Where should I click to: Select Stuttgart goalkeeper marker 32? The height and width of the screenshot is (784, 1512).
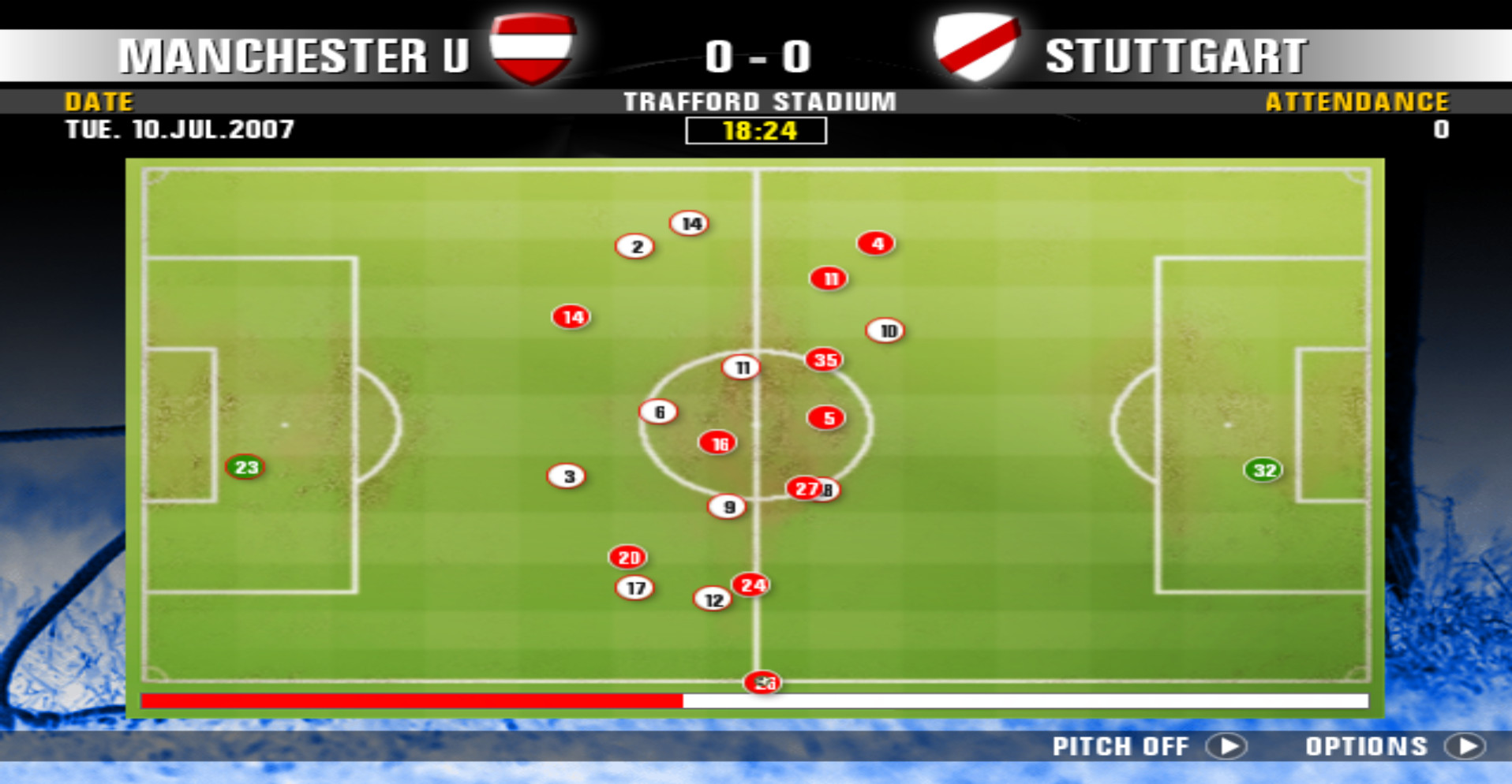[1263, 470]
